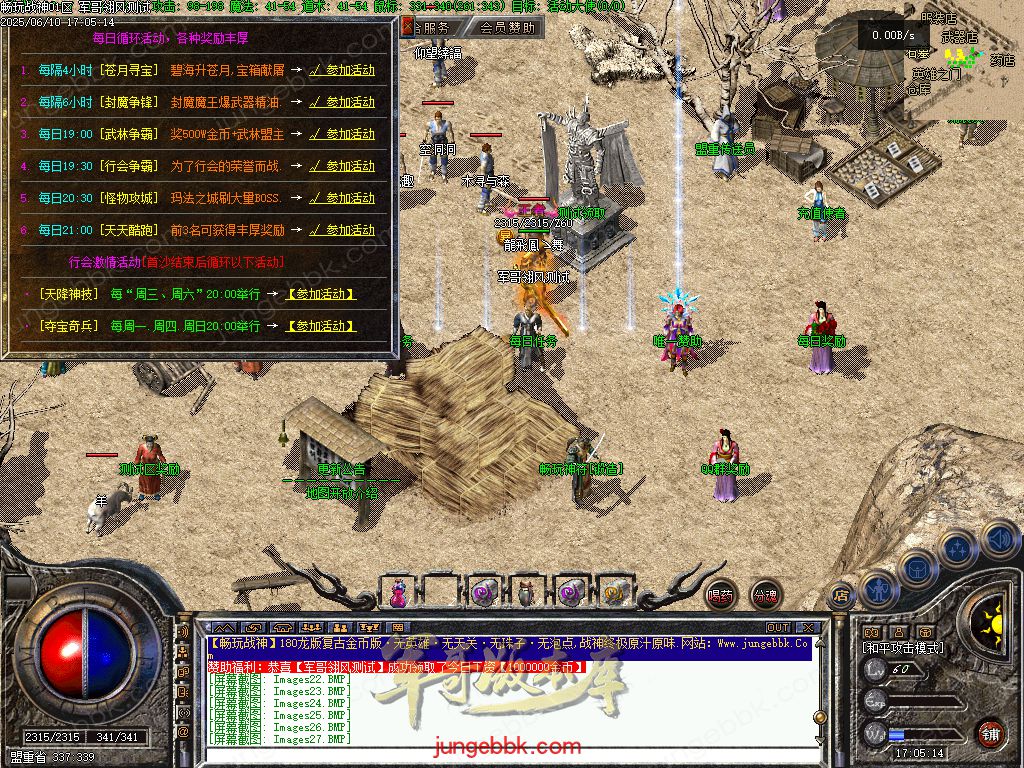Viewport: 1024px width, 768px height.
Task: Open the 会员赞助 tab
Action: click(507, 28)
